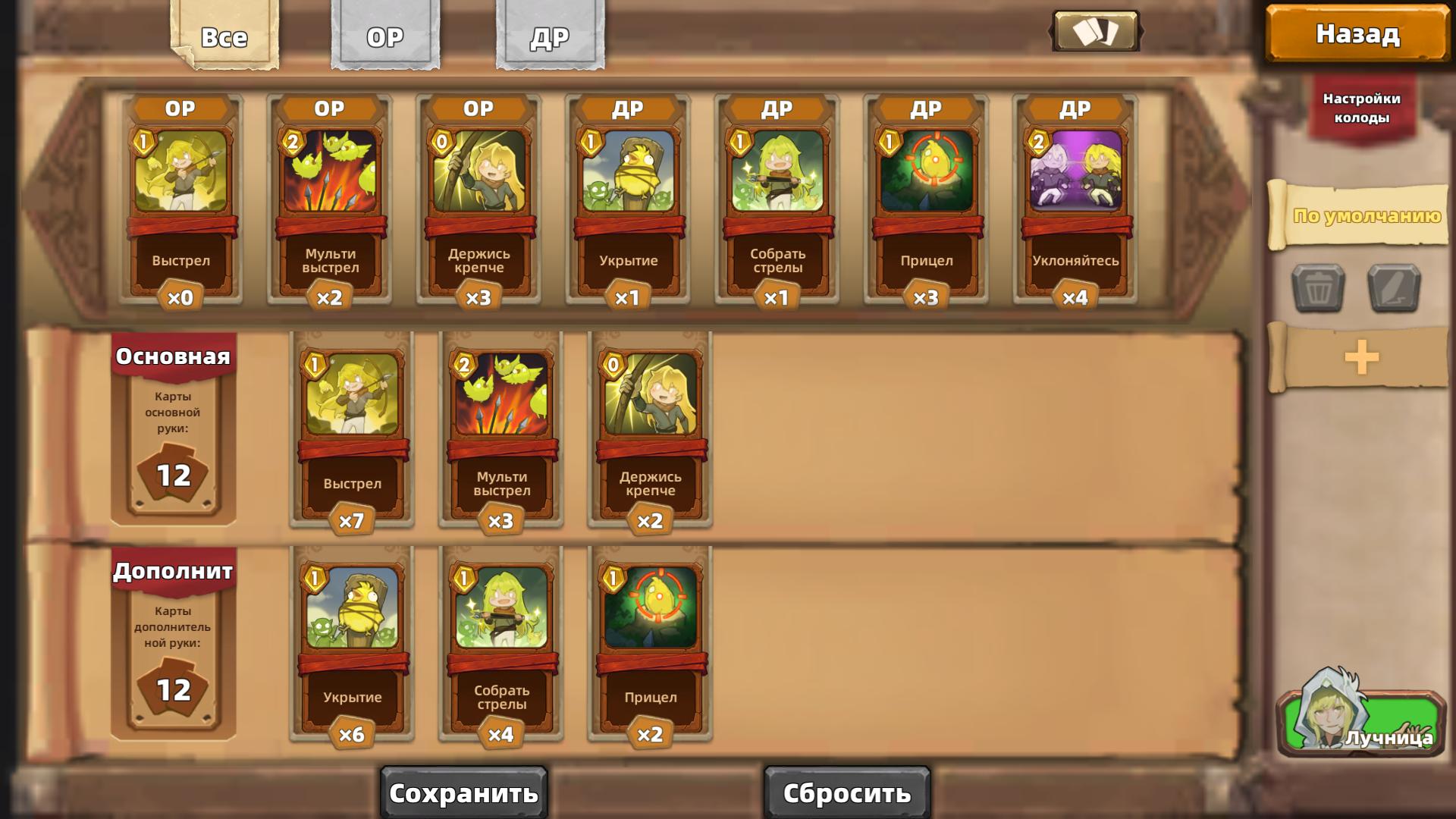Switch to the Все tab
The height and width of the screenshot is (819, 1456).
click(223, 36)
